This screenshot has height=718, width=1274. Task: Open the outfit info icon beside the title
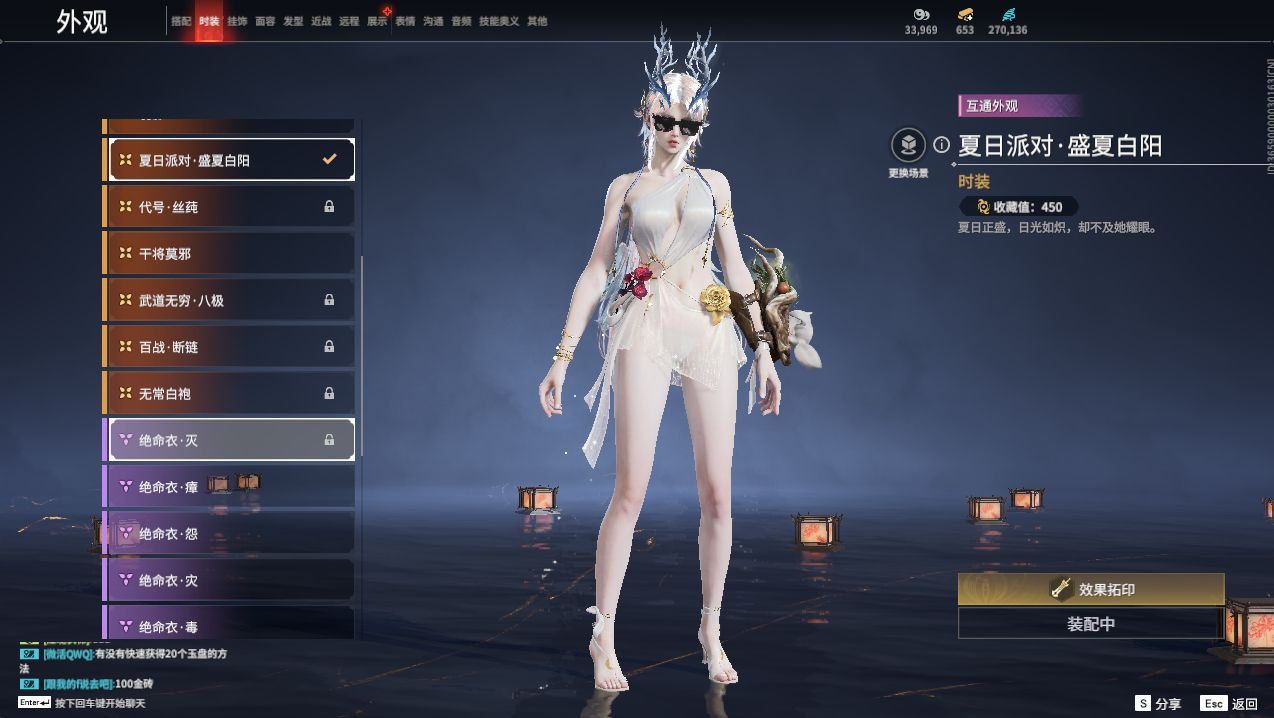click(941, 145)
